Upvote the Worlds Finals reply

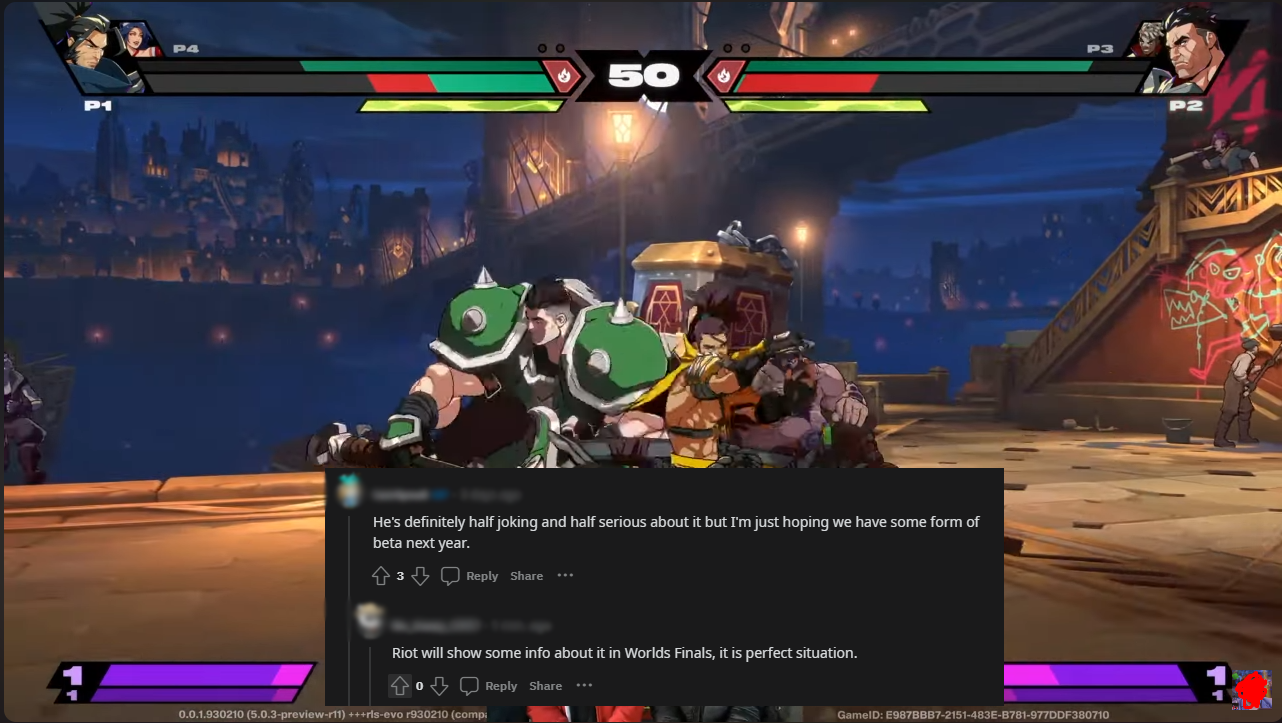tap(399, 685)
